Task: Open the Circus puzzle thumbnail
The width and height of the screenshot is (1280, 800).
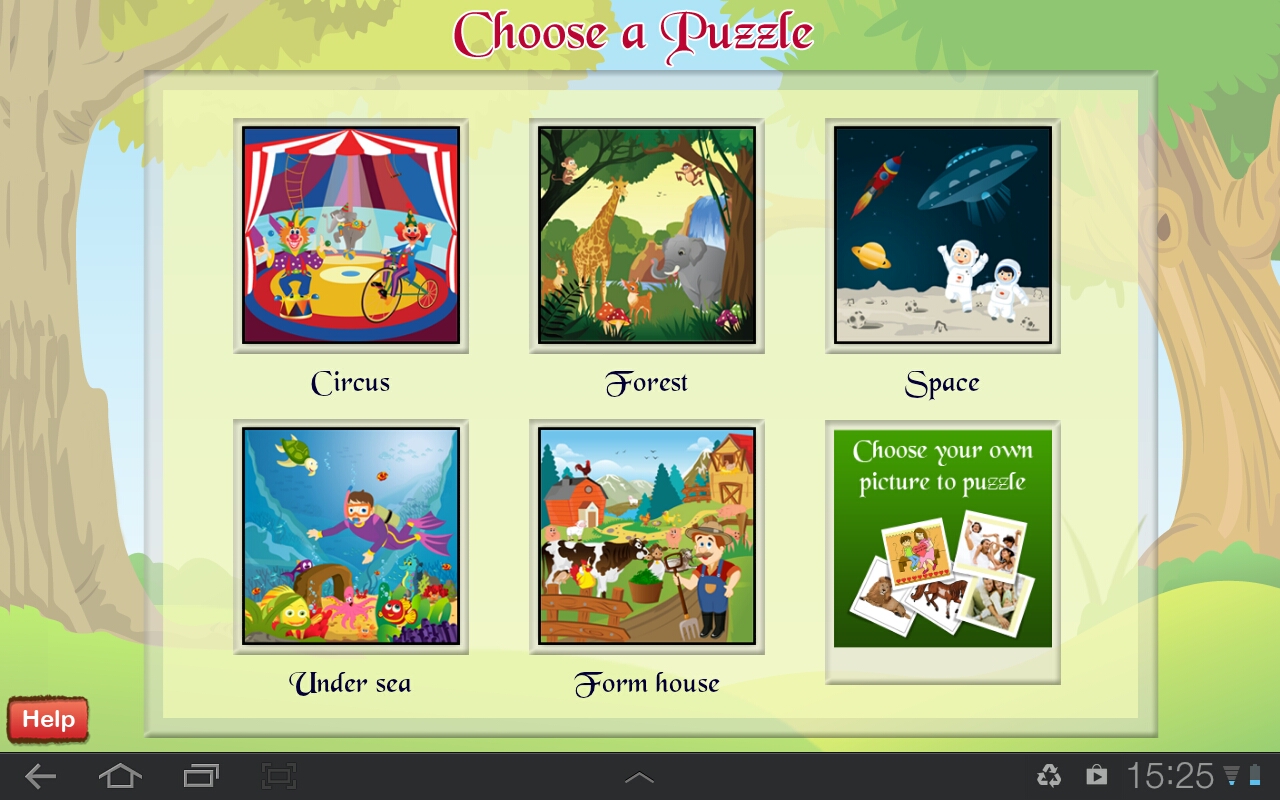Action: (x=349, y=235)
